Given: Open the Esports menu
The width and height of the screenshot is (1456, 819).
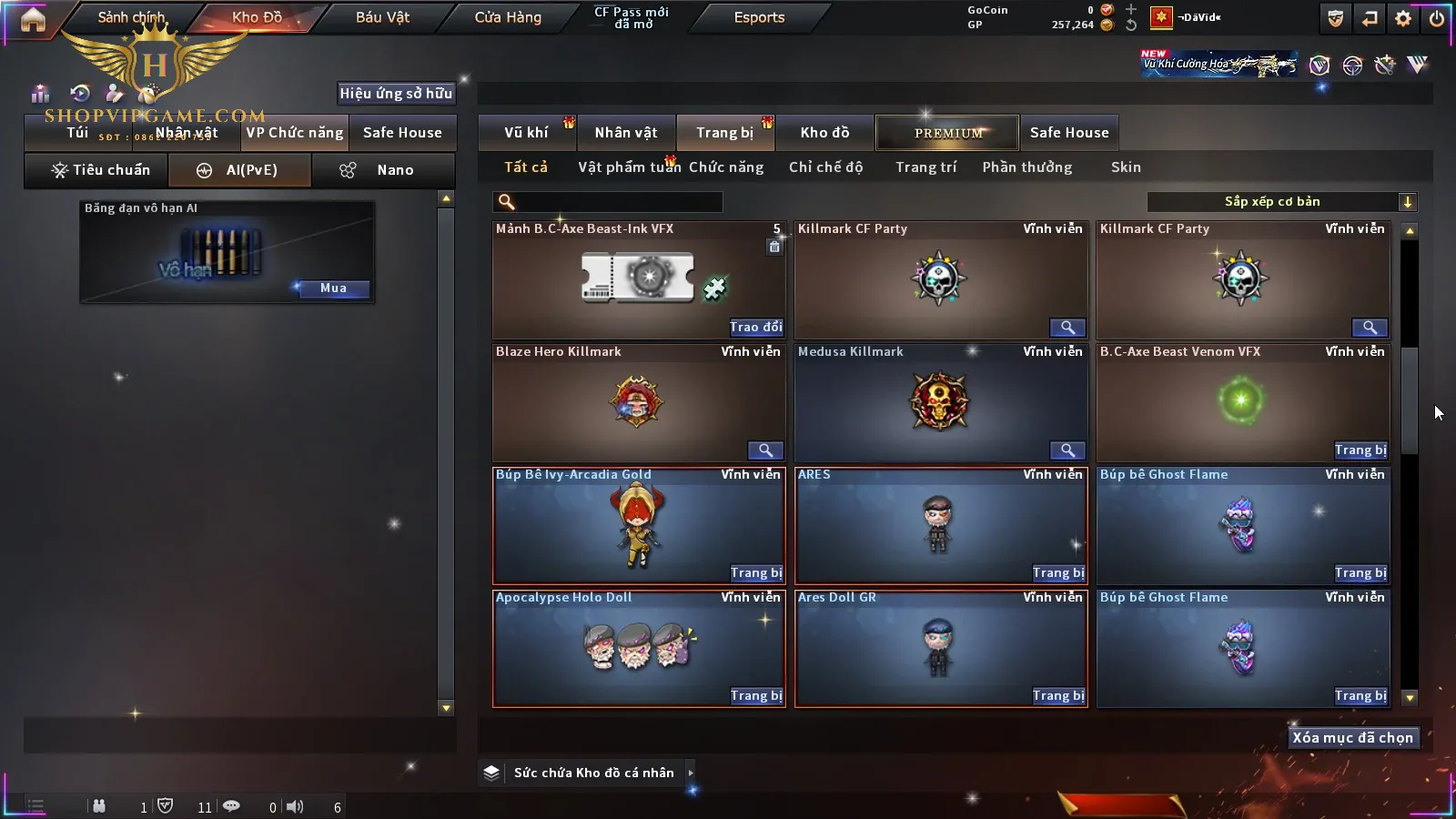Looking at the screenshot, I should coord(759,17).
